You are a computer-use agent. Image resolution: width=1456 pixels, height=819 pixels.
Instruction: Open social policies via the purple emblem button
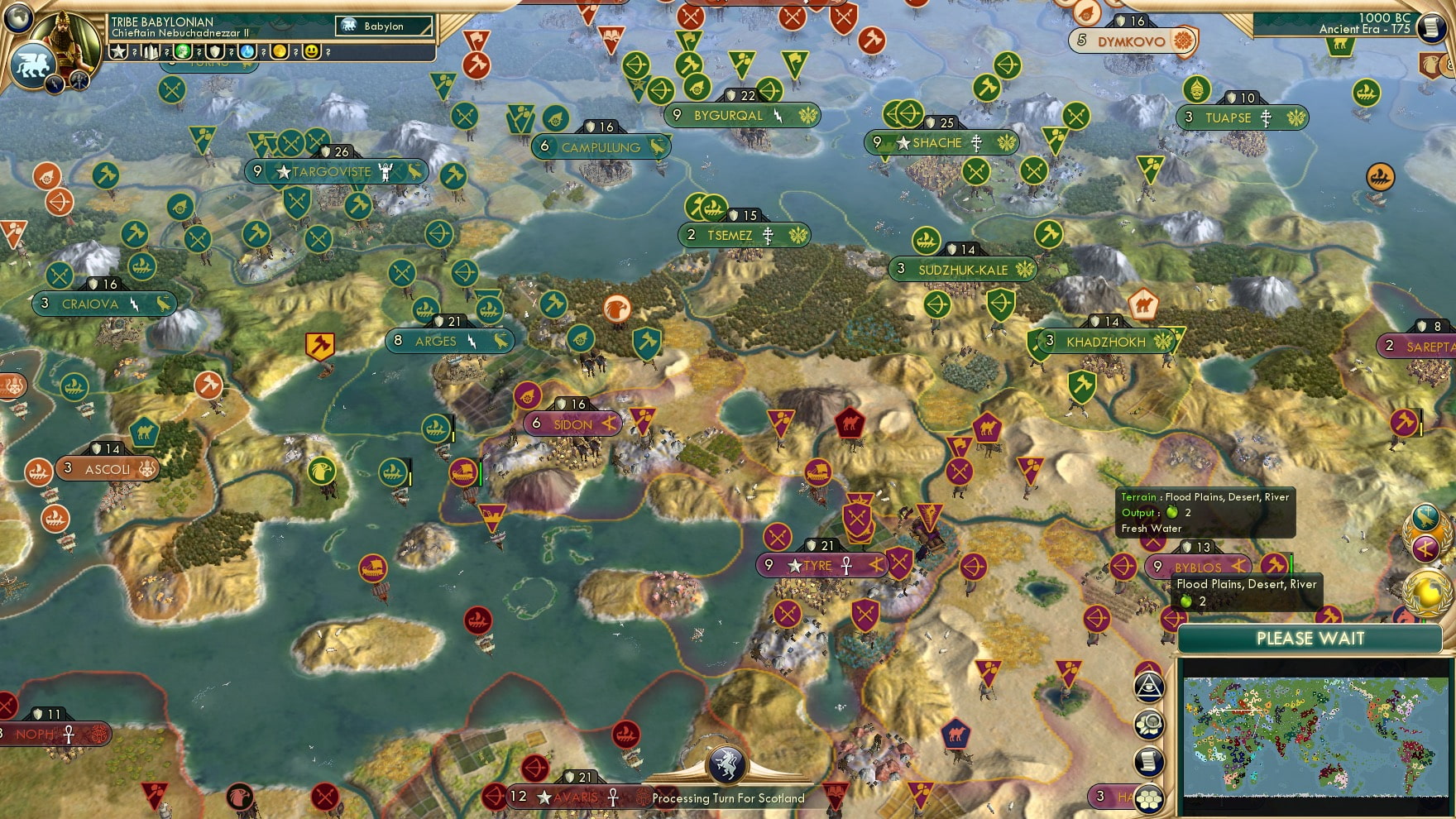click(x=1425, y=548)
